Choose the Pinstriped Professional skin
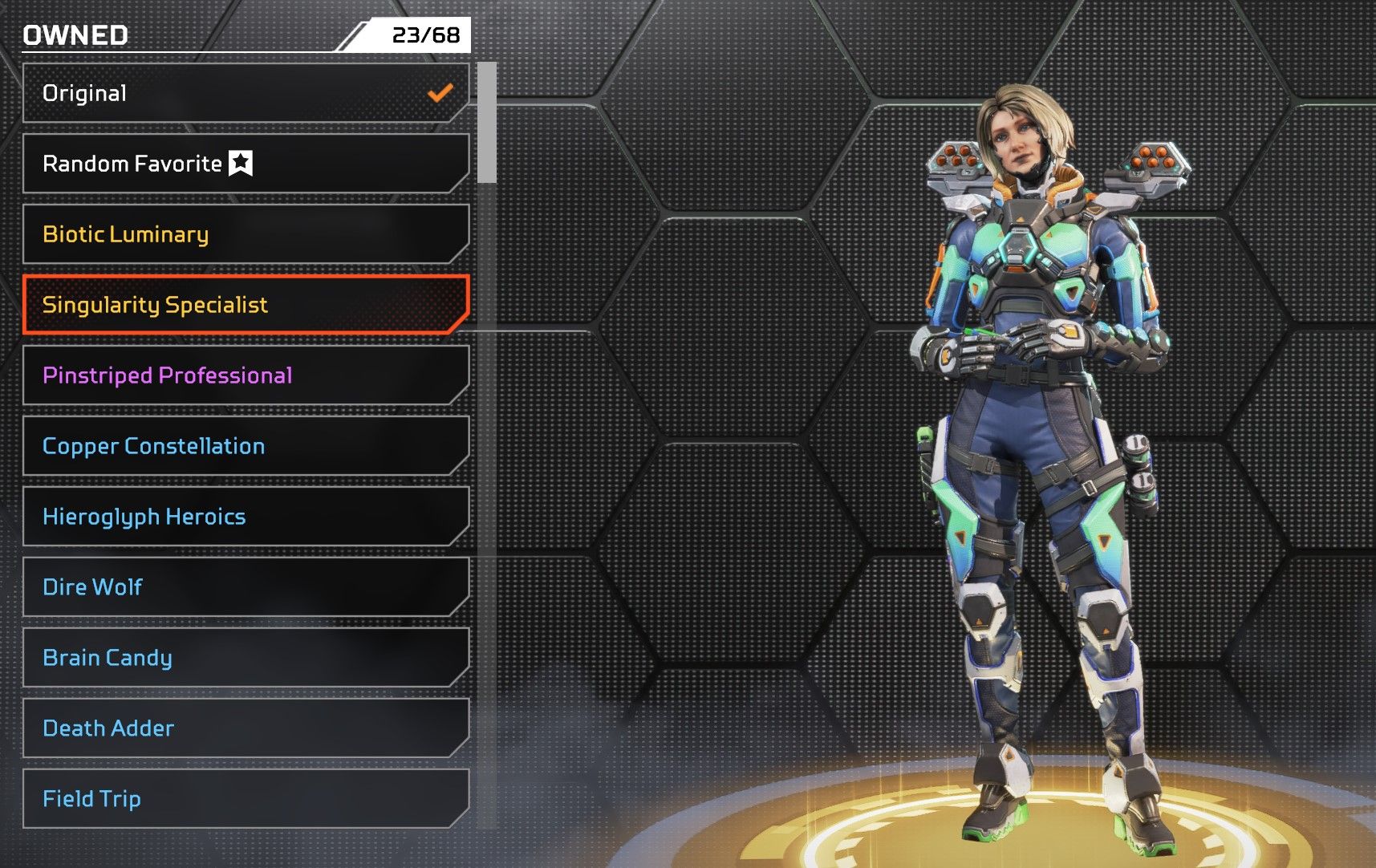Viewport: 1376px width, 868px height. (245, 375)
